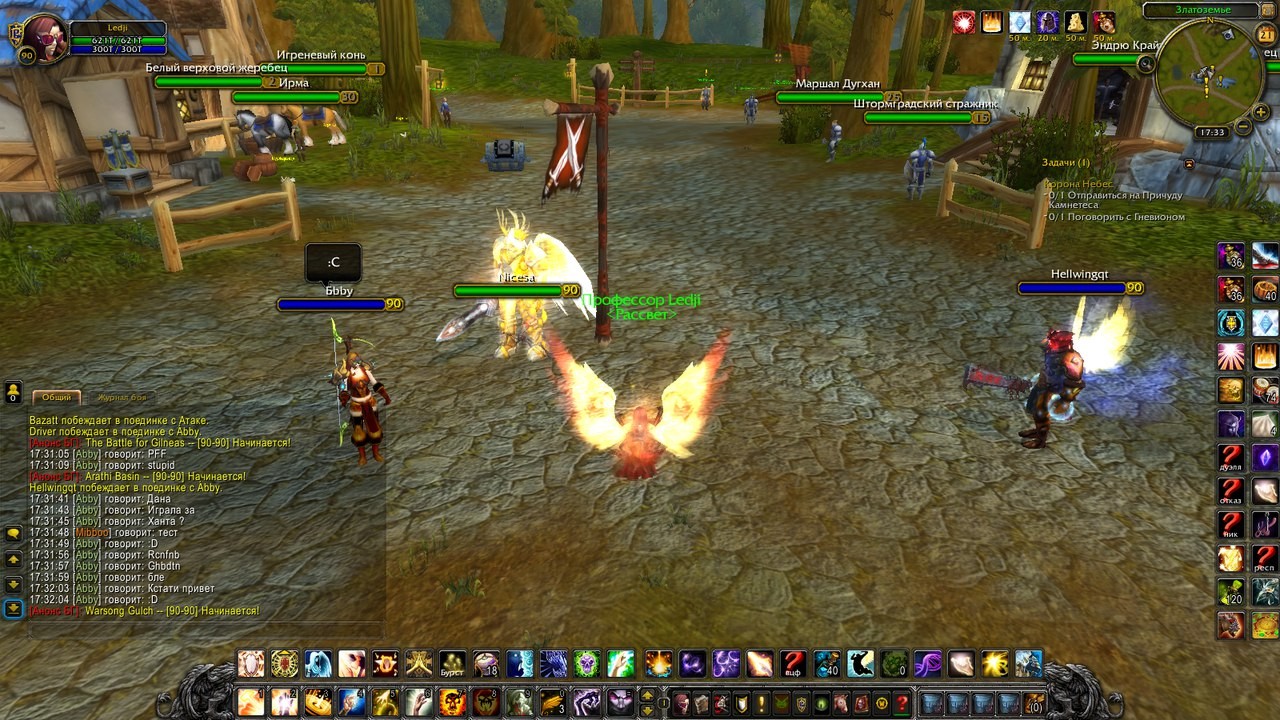
Task: Open the backpack bag slot
Action: (1033, 703)
